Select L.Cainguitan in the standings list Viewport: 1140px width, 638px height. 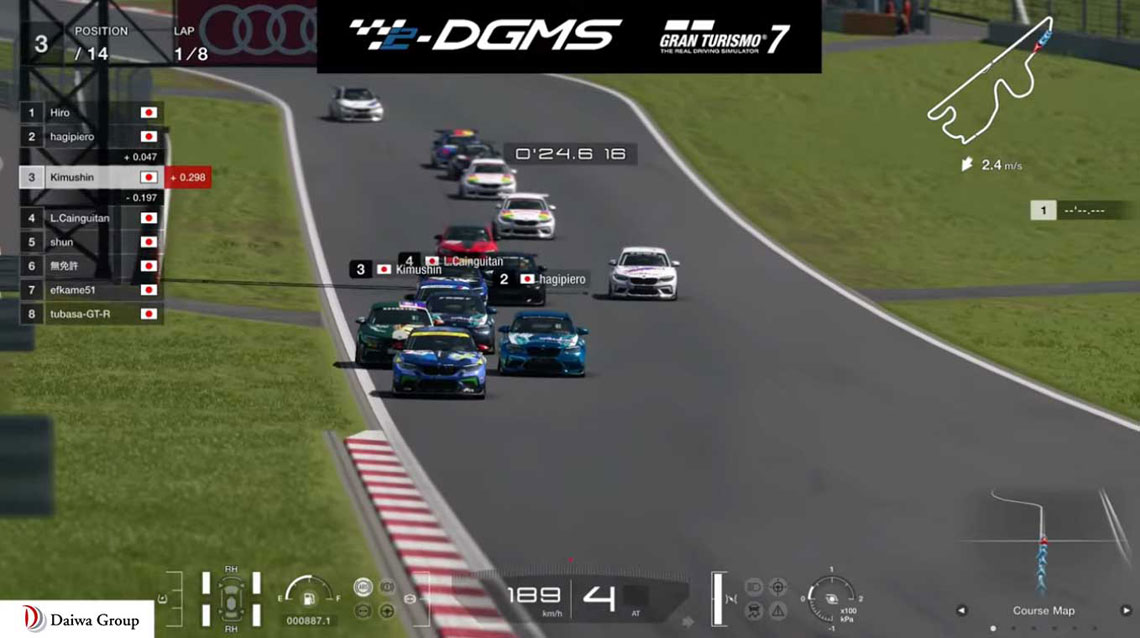click(x=90, y=217)
